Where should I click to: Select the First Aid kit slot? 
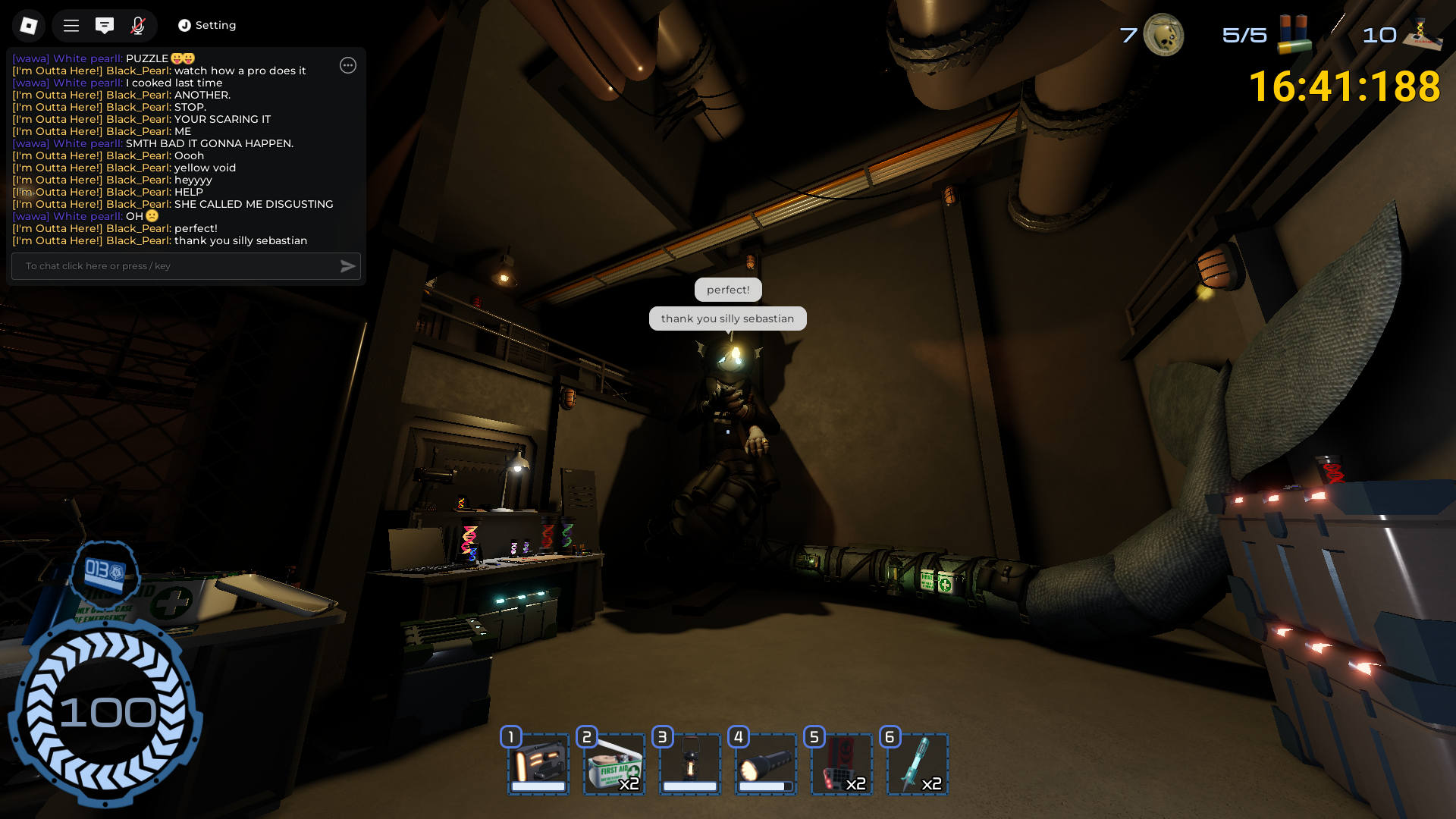pos(614,764)
